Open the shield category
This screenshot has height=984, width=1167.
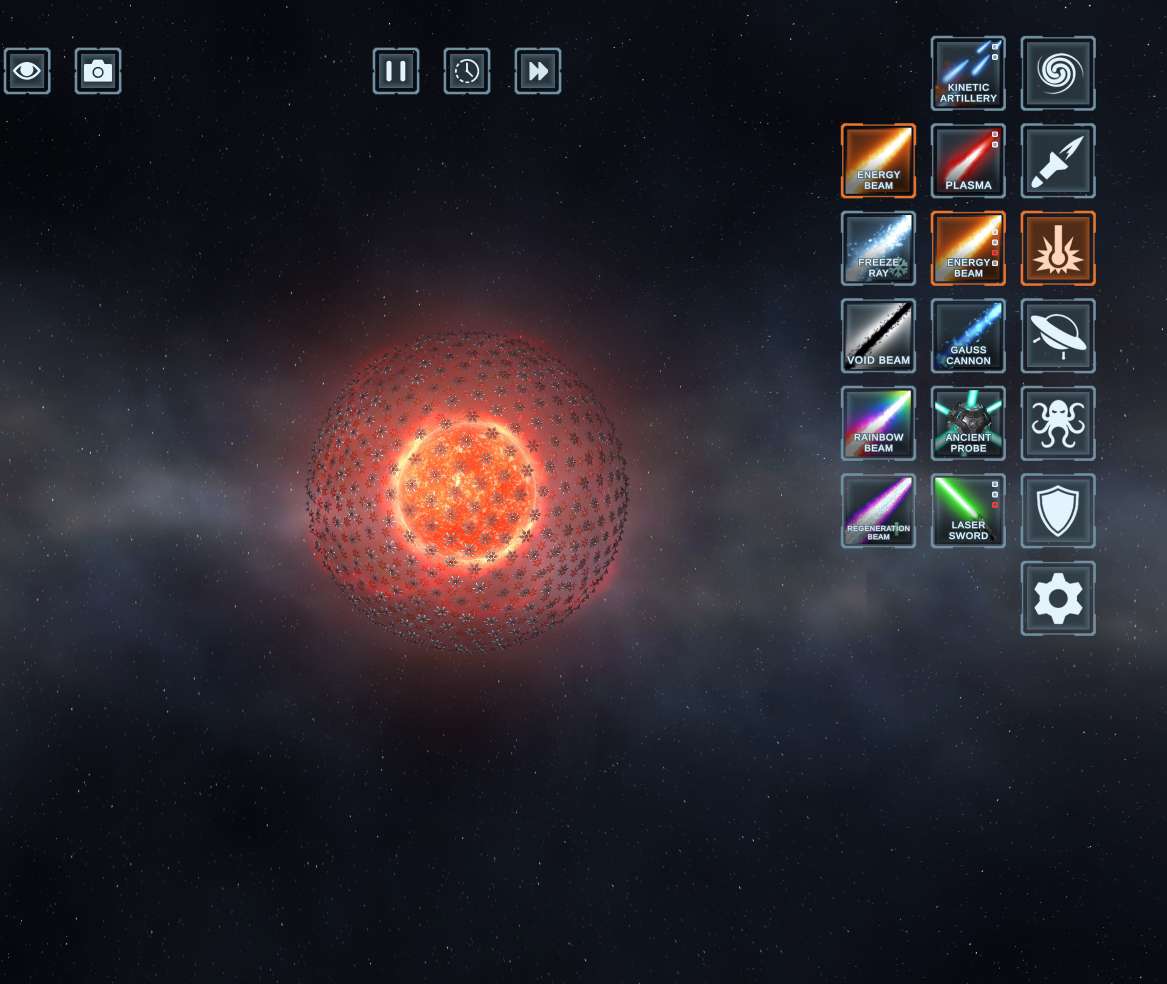[1058, 510]
